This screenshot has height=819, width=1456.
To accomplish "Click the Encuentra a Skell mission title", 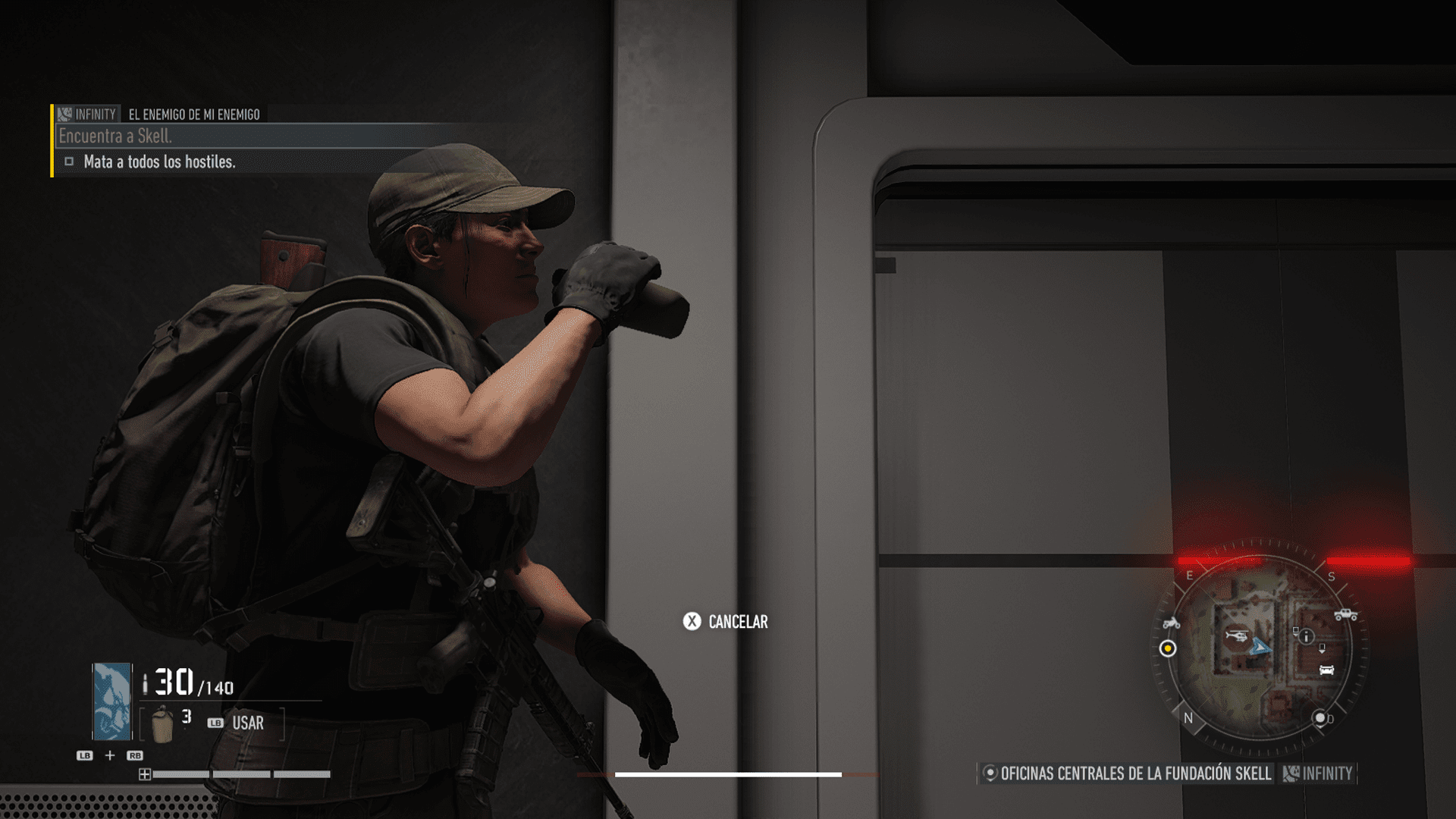I will (x=115, y=136).
